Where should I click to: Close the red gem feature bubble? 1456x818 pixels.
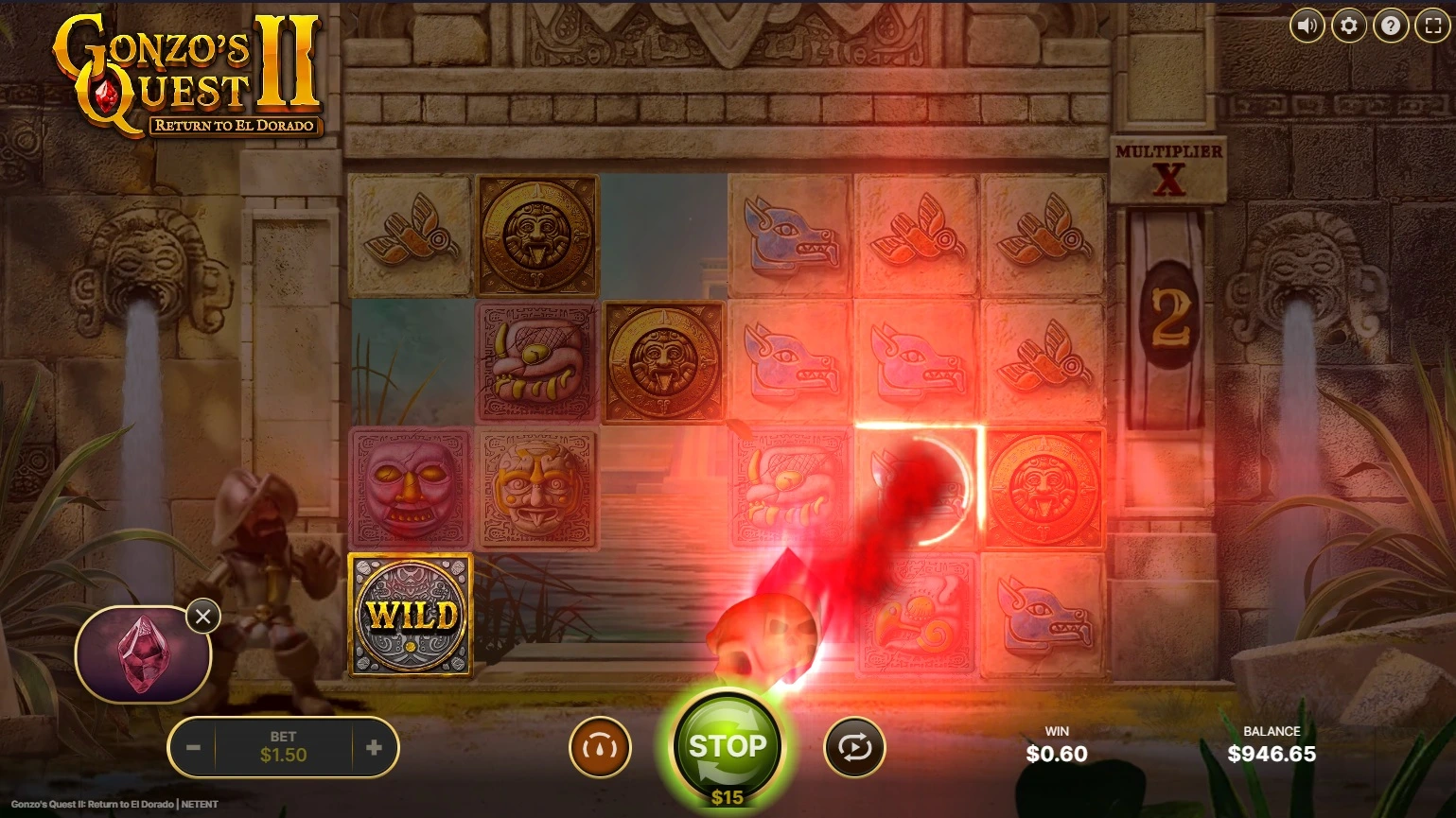[203, 617]
